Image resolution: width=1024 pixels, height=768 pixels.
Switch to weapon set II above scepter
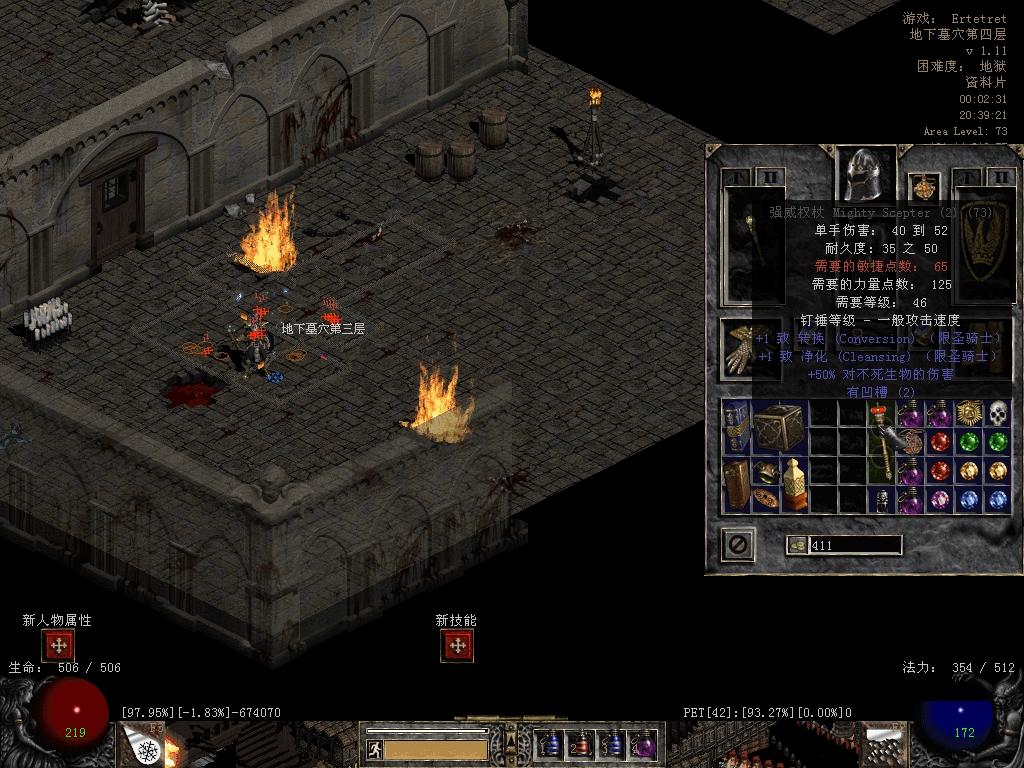coord(770,178)
